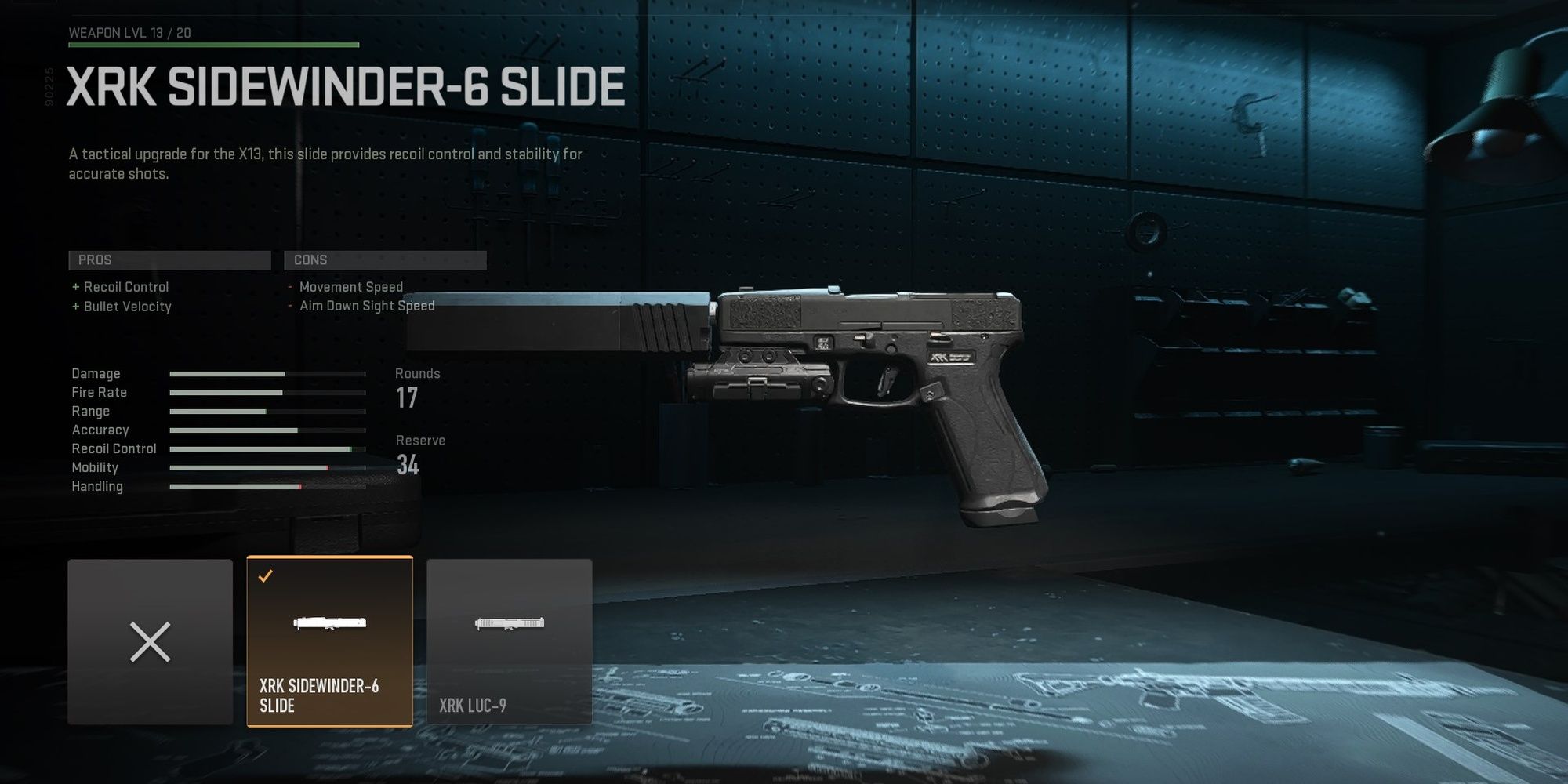Open the Recoil Control stat details
The width and height of the screenshot is (1568, 784).
point(265,448)
